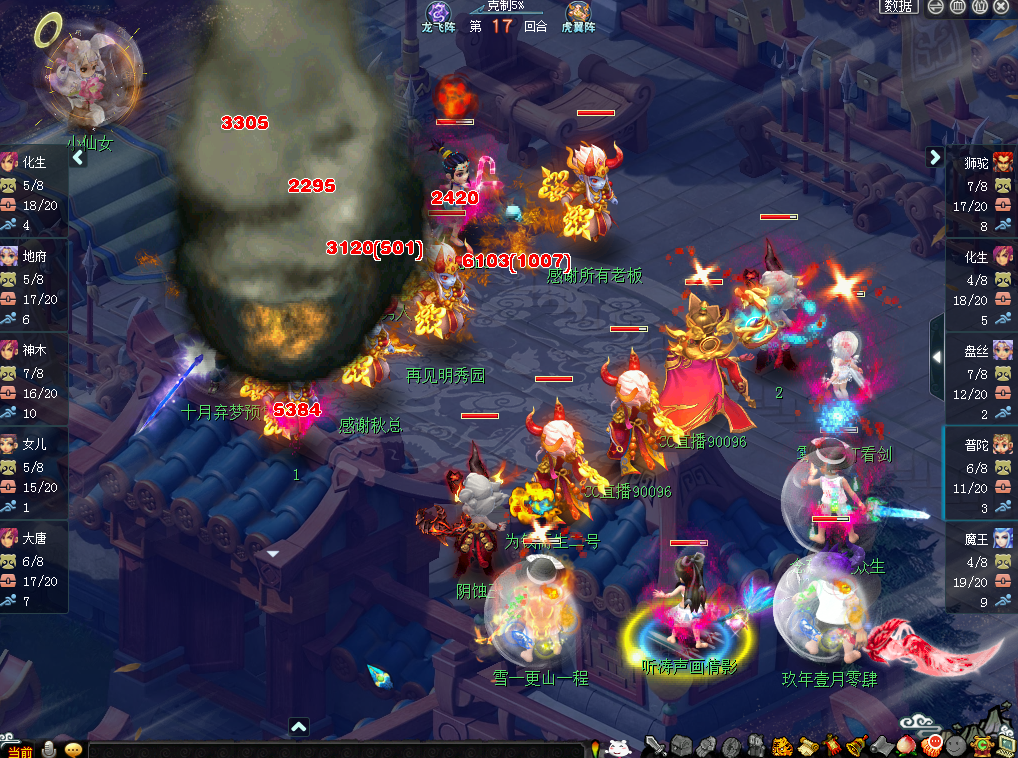The width and height of the screenshot is (1018, 758).
Task: Click the swap arrows round button
Action: [934, 6]
